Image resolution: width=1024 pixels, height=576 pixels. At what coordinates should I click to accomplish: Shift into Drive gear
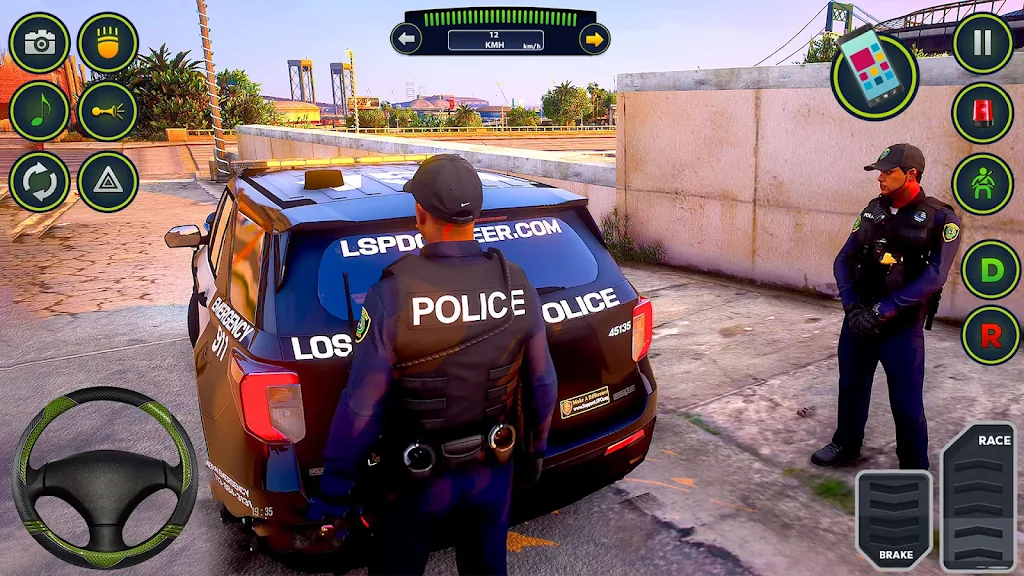pyautogui.click(x=990, y=269)
